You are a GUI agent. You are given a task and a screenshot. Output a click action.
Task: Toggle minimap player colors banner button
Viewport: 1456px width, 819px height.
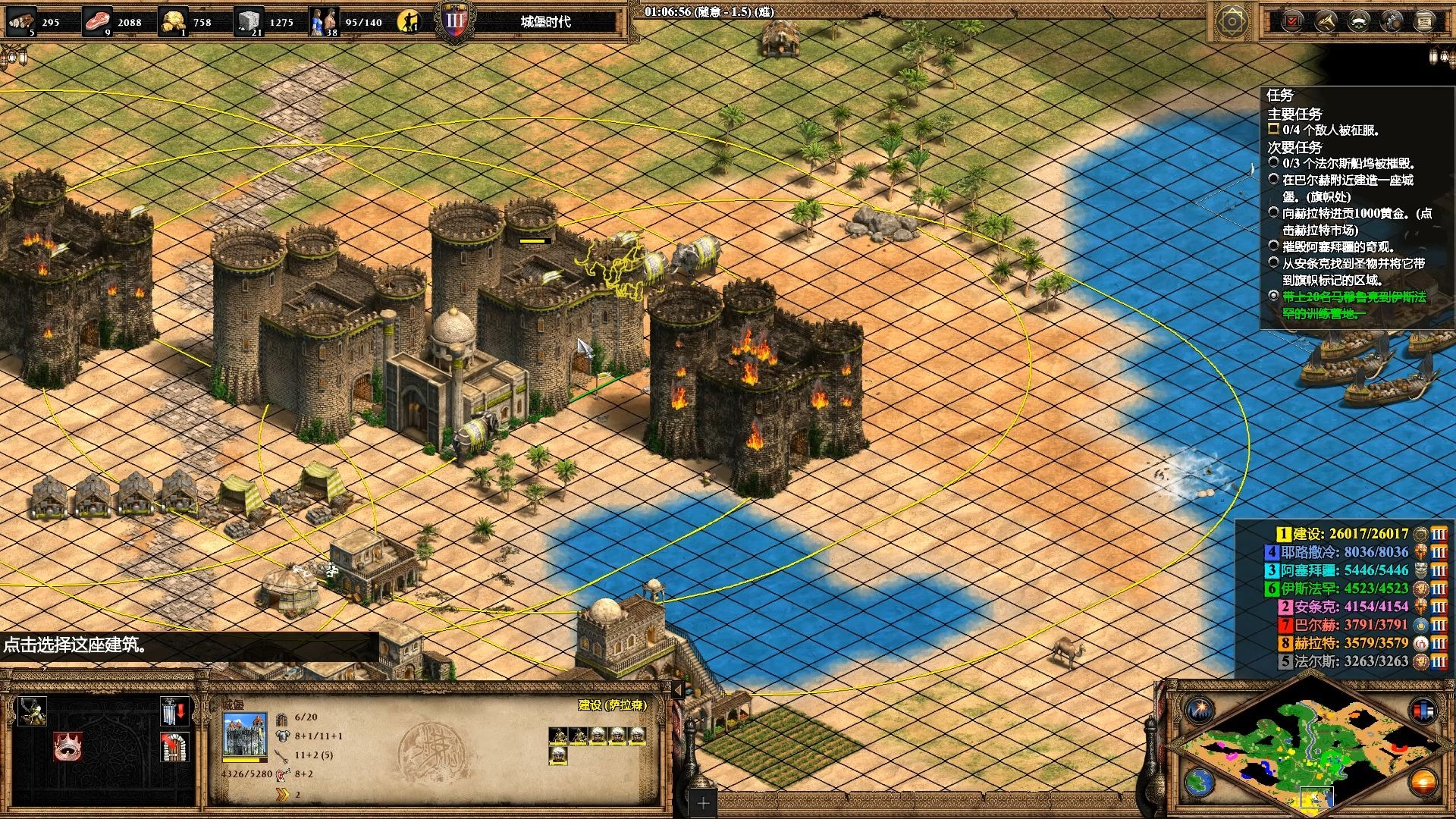coord(1423,711)
